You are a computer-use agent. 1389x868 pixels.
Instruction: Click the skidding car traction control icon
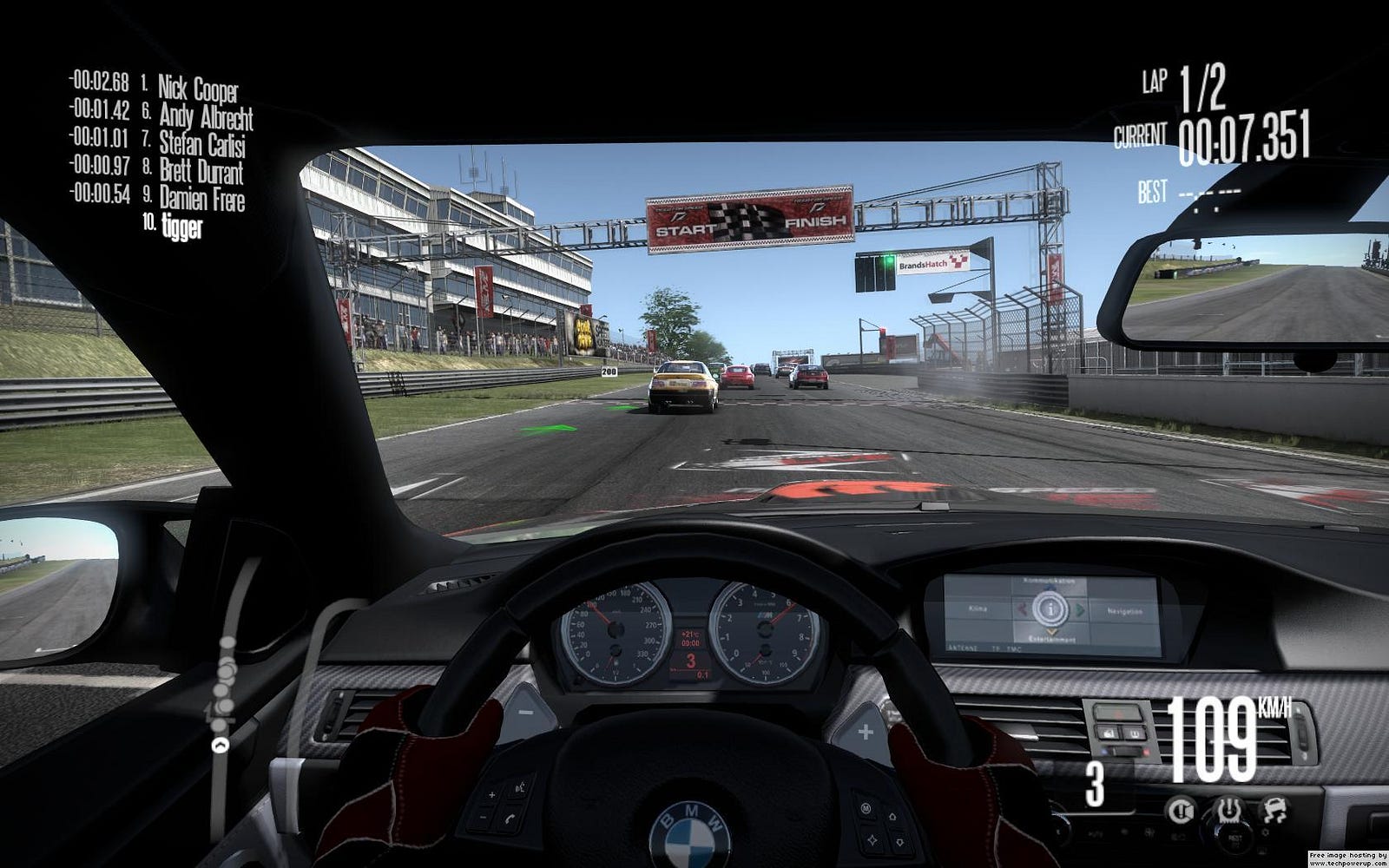1274,811
